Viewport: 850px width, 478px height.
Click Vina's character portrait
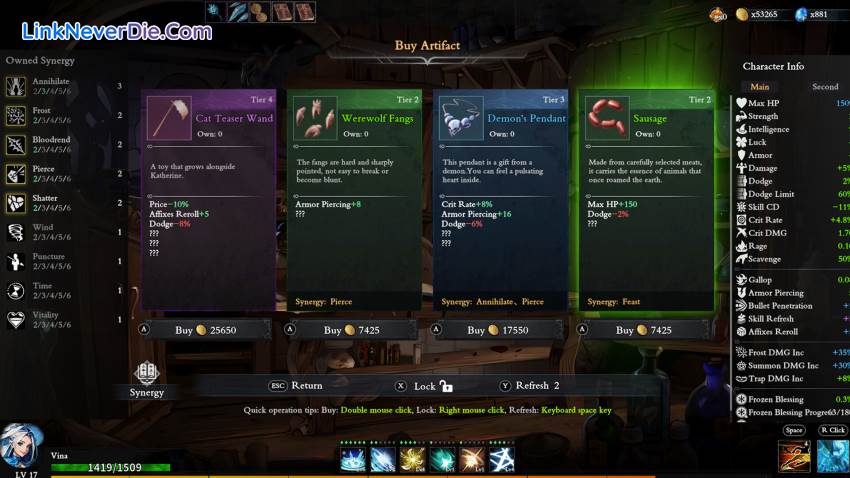[22, 447]
